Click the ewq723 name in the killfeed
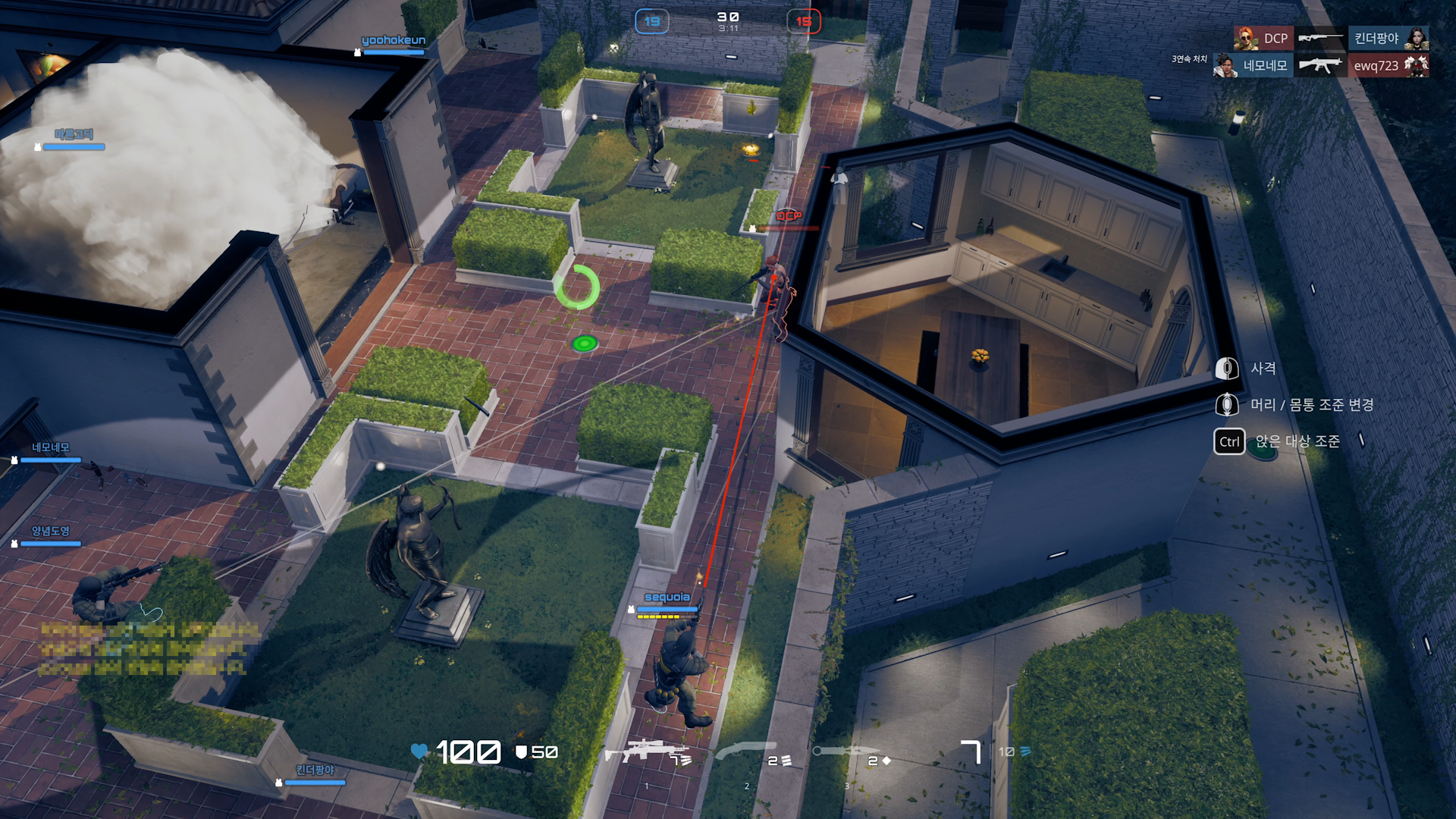Image resolution: width=1456 pixels, height=819 pixels. pyautogui.click(x=1375, y=66)
